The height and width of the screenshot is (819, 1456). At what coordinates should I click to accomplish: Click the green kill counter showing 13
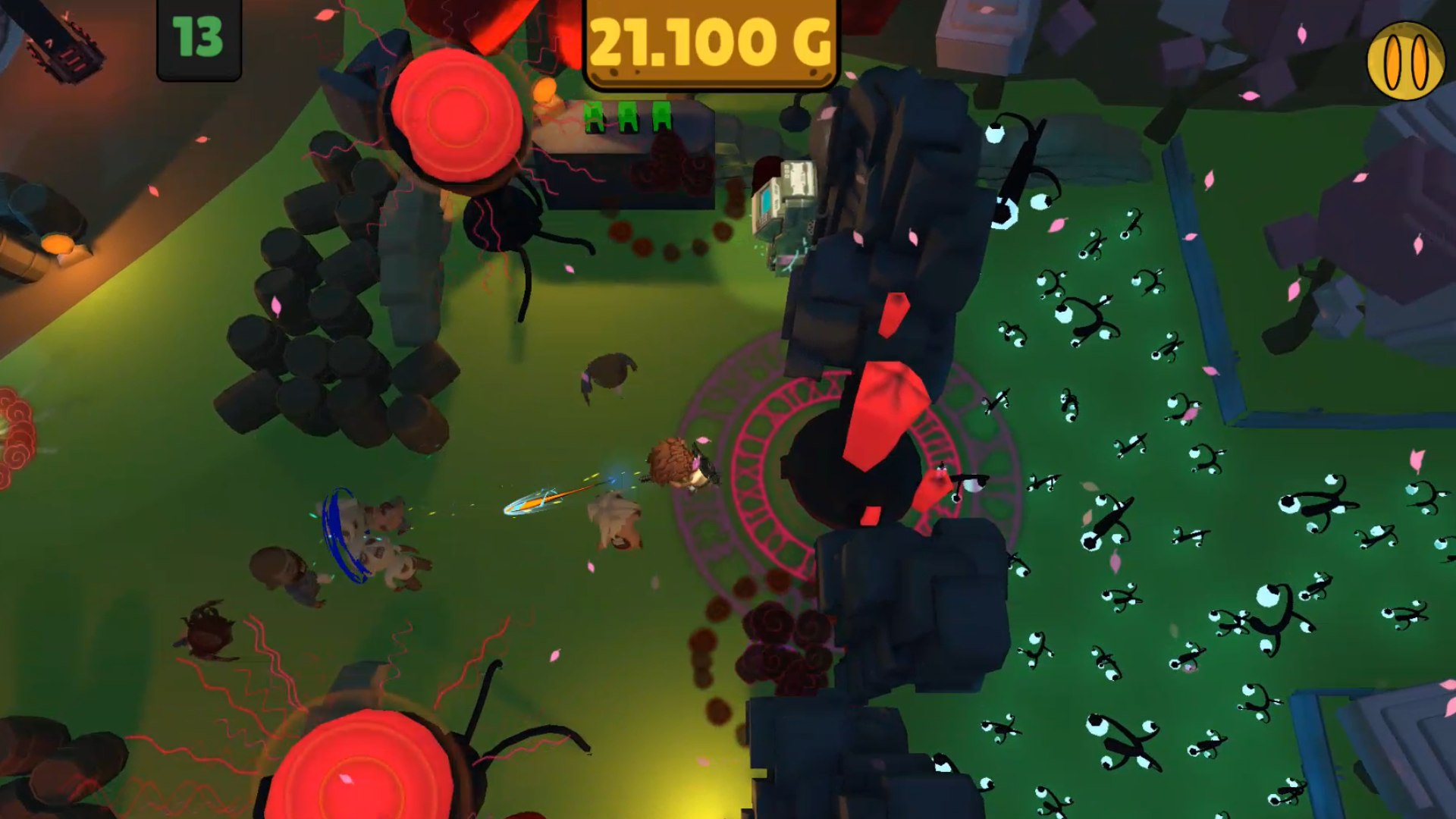(x=197, y=38)
